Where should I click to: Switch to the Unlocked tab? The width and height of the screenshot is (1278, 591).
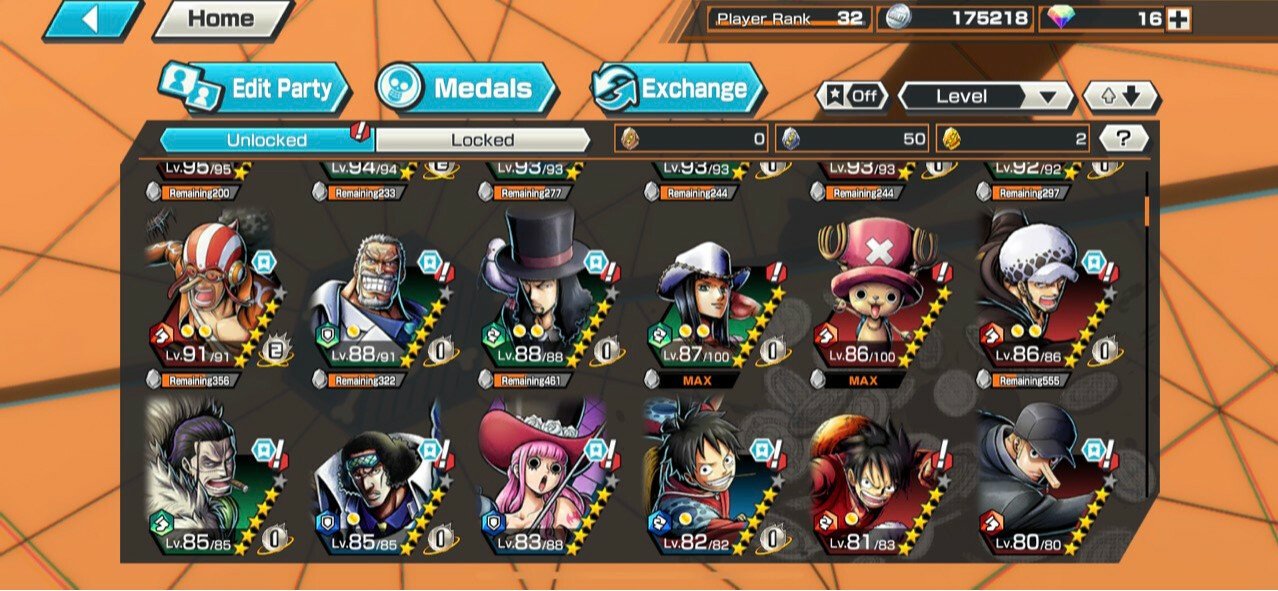tap(266, 140)
